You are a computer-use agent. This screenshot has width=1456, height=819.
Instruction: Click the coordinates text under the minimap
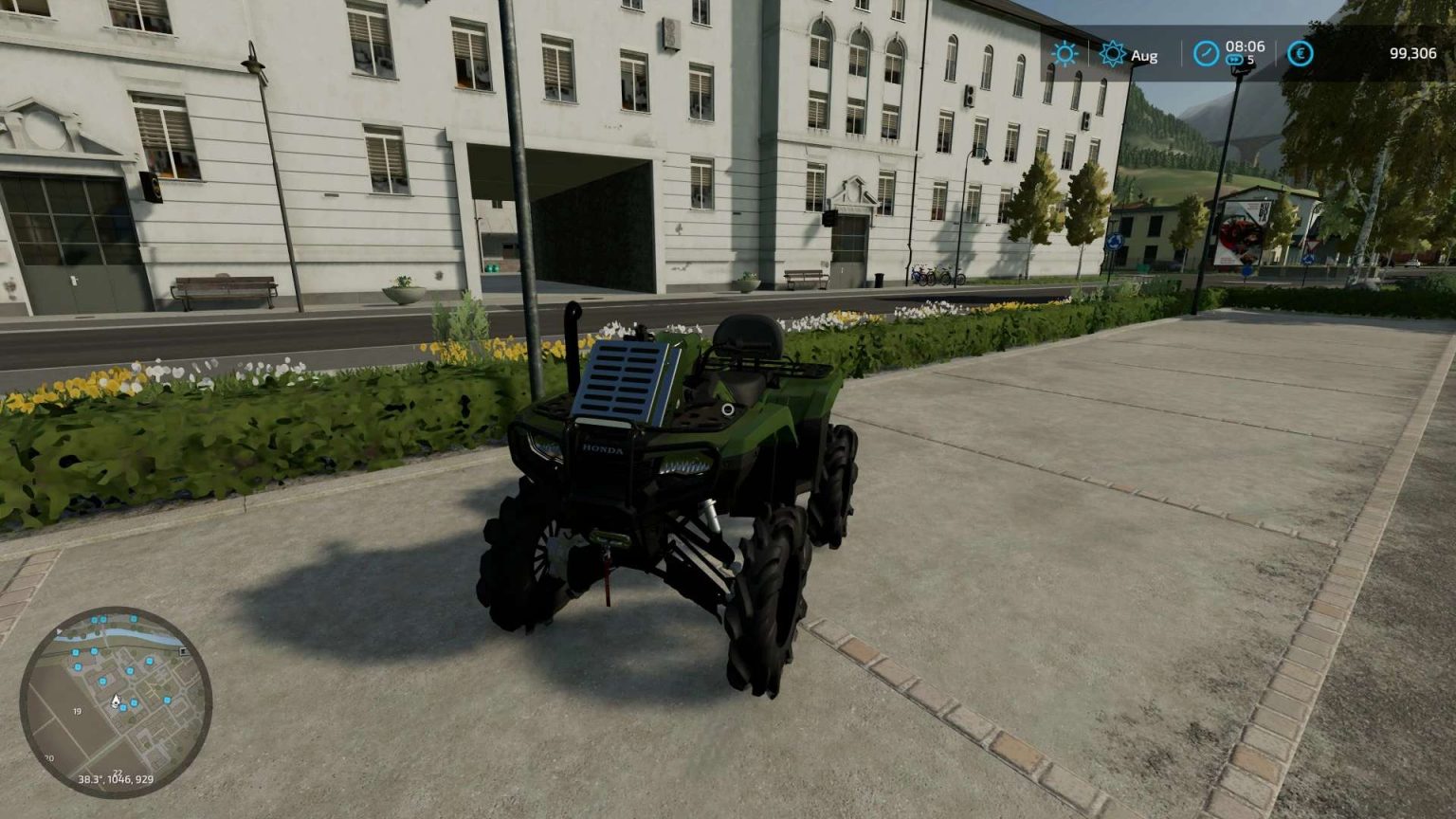116,779
